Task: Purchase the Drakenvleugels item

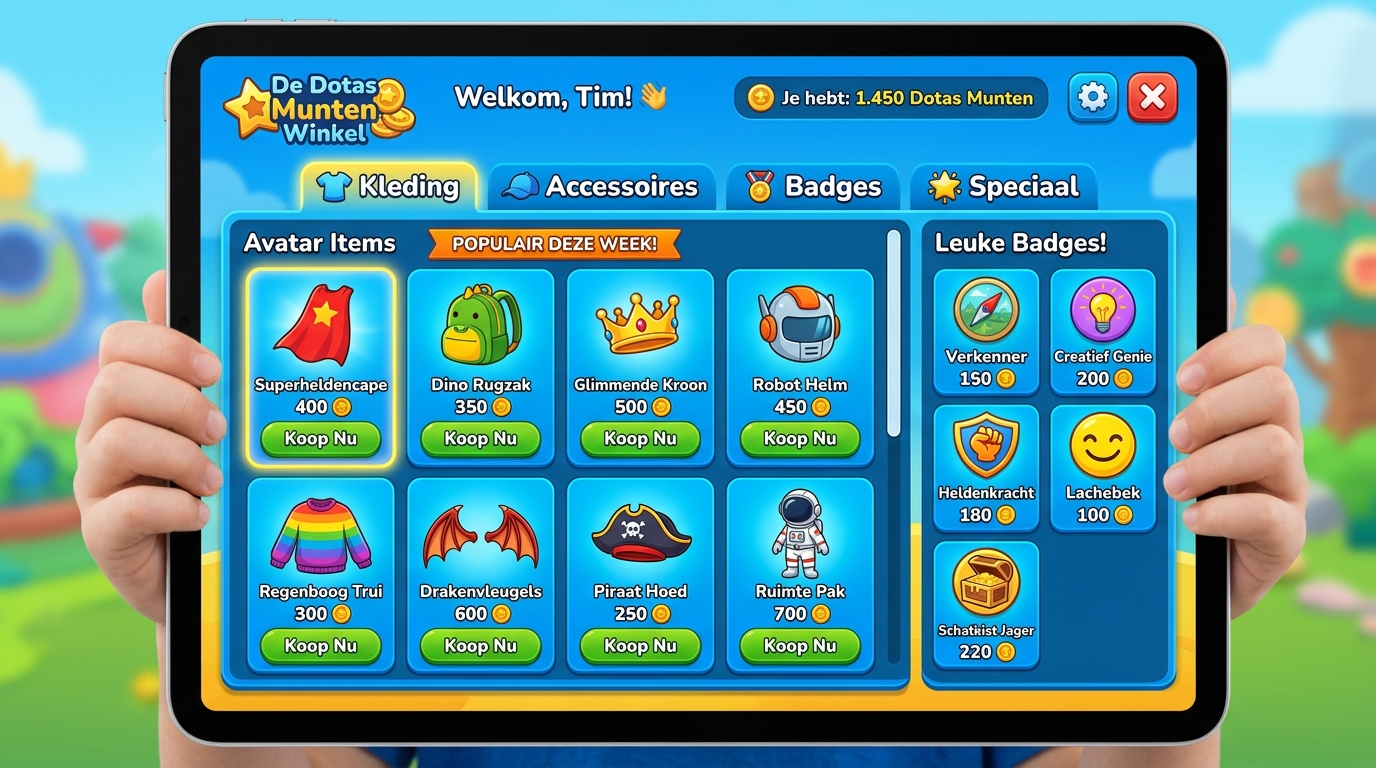Action: pyautogui.click(x=480, y=646)
